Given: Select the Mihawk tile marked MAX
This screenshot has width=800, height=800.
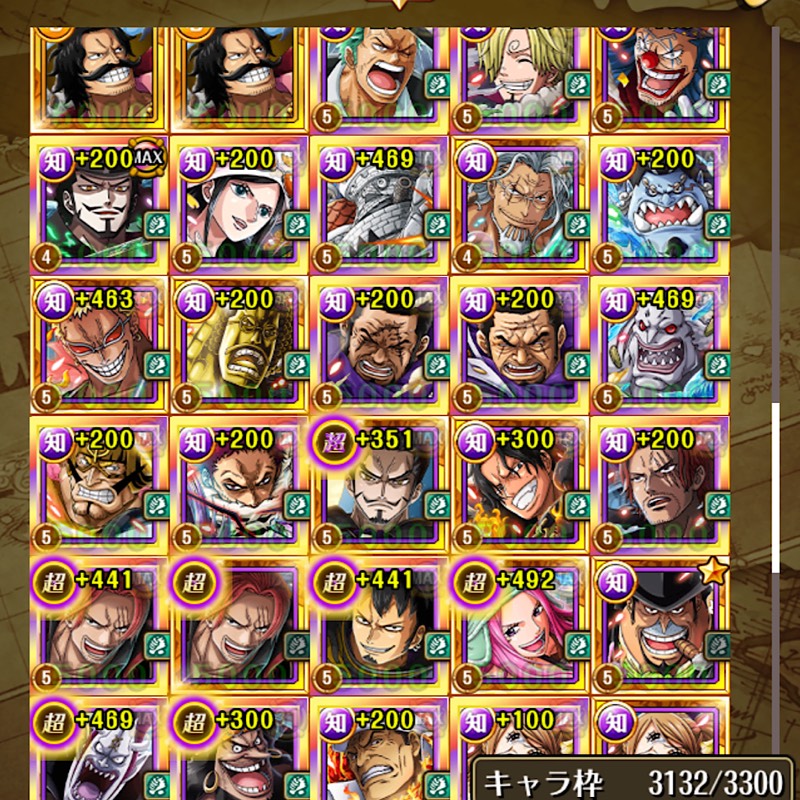Looking at the screenshot, I should pyautogui.click(x=100, y=205).
